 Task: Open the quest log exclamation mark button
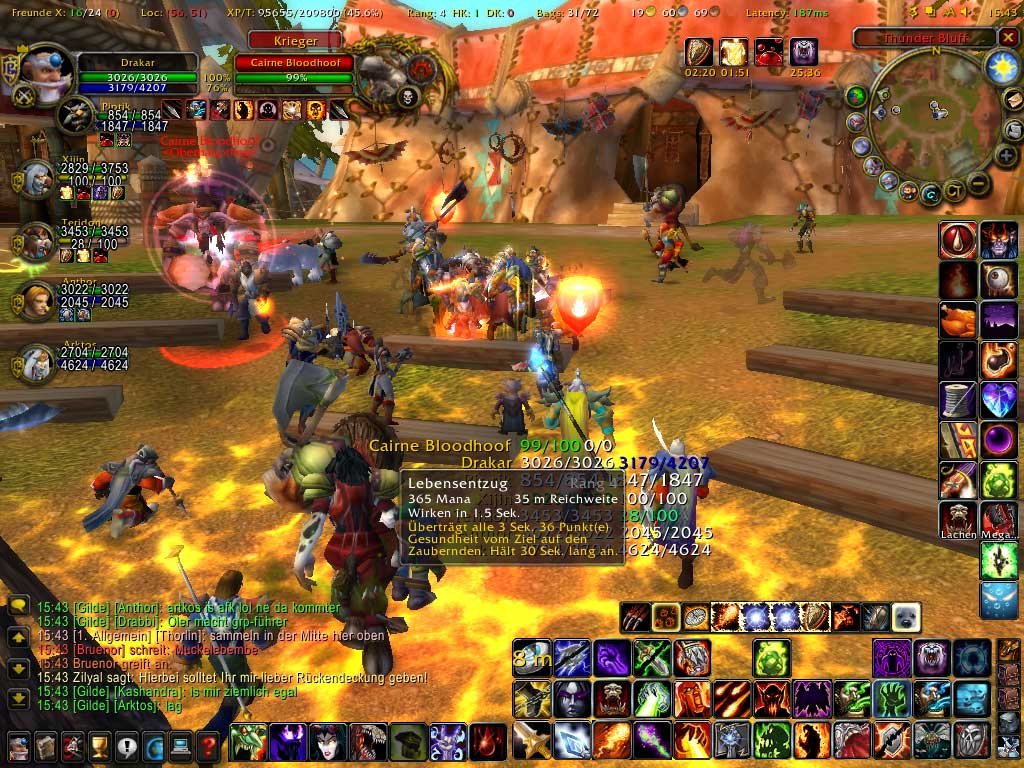click(x=127, y=745)
